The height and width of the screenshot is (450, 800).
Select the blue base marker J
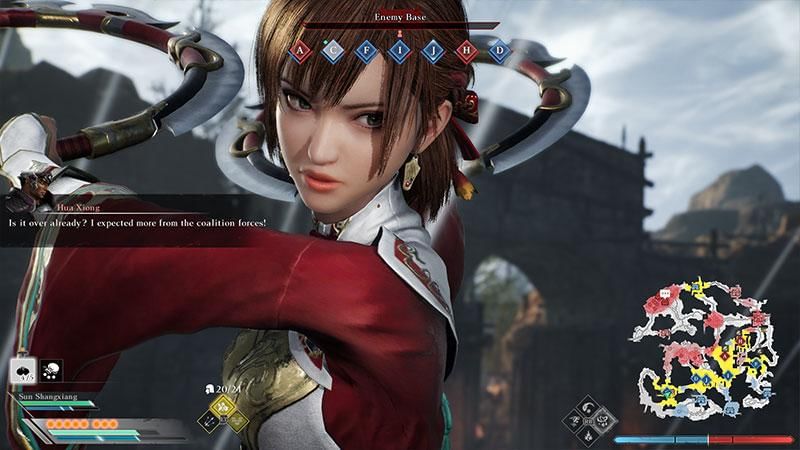[x=433, y=51]
